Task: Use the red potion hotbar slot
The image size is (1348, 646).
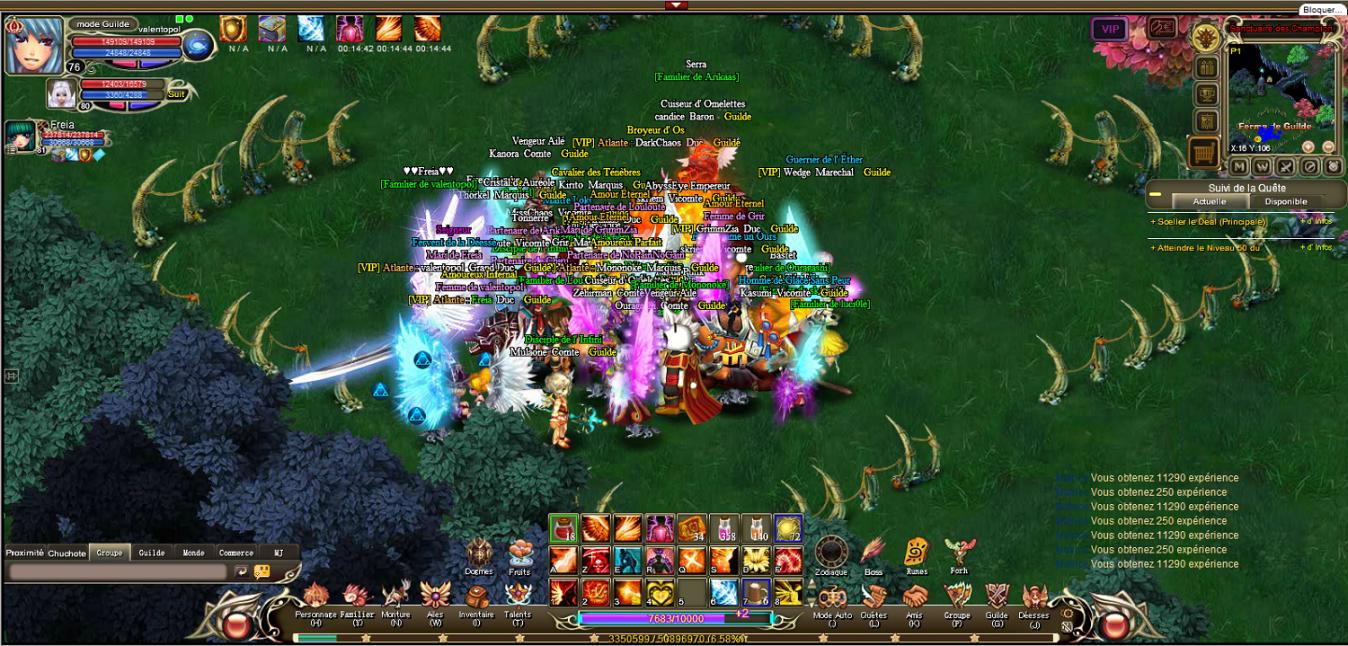Action: [x=563, y=527]
